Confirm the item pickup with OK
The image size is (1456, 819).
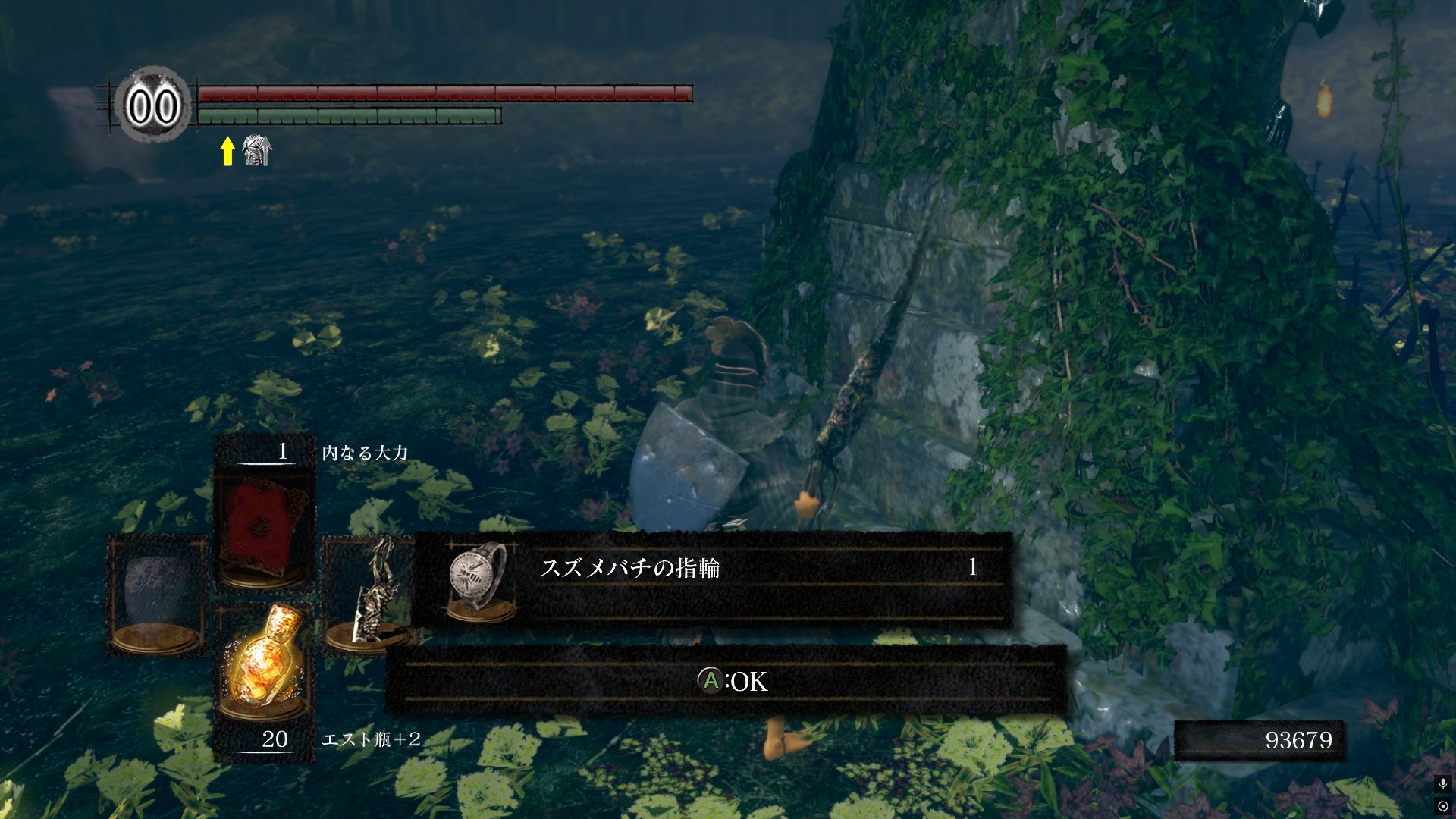coord(733,681)
